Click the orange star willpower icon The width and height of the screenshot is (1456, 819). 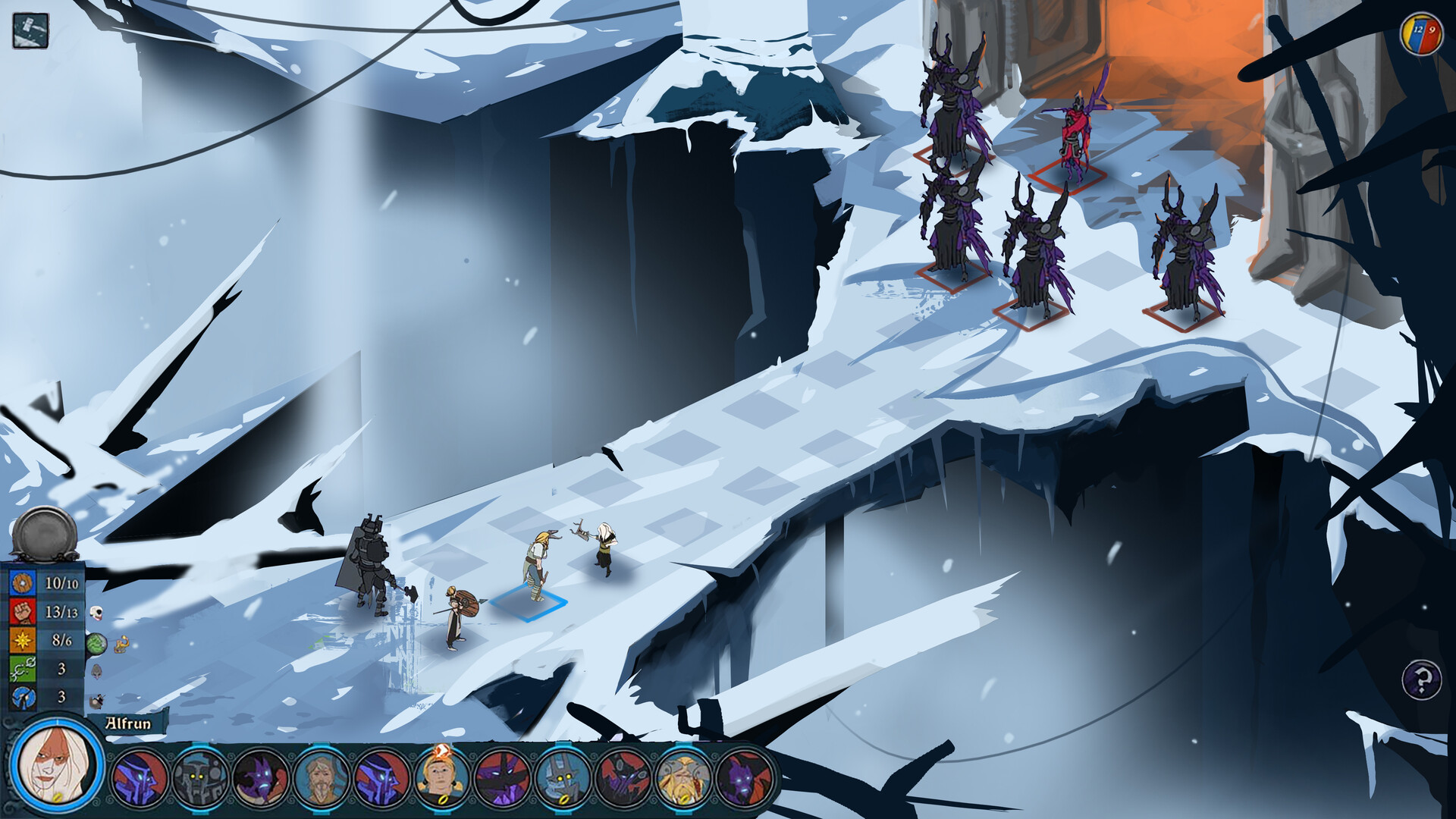click(23, 640)
